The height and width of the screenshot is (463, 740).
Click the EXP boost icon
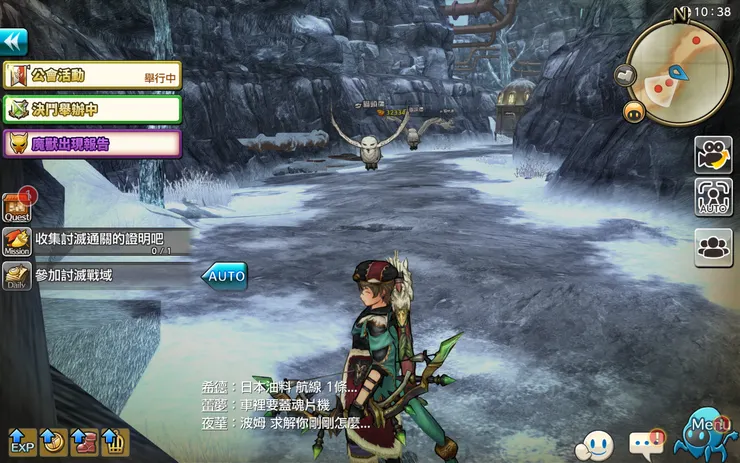(x=21, y=440)
